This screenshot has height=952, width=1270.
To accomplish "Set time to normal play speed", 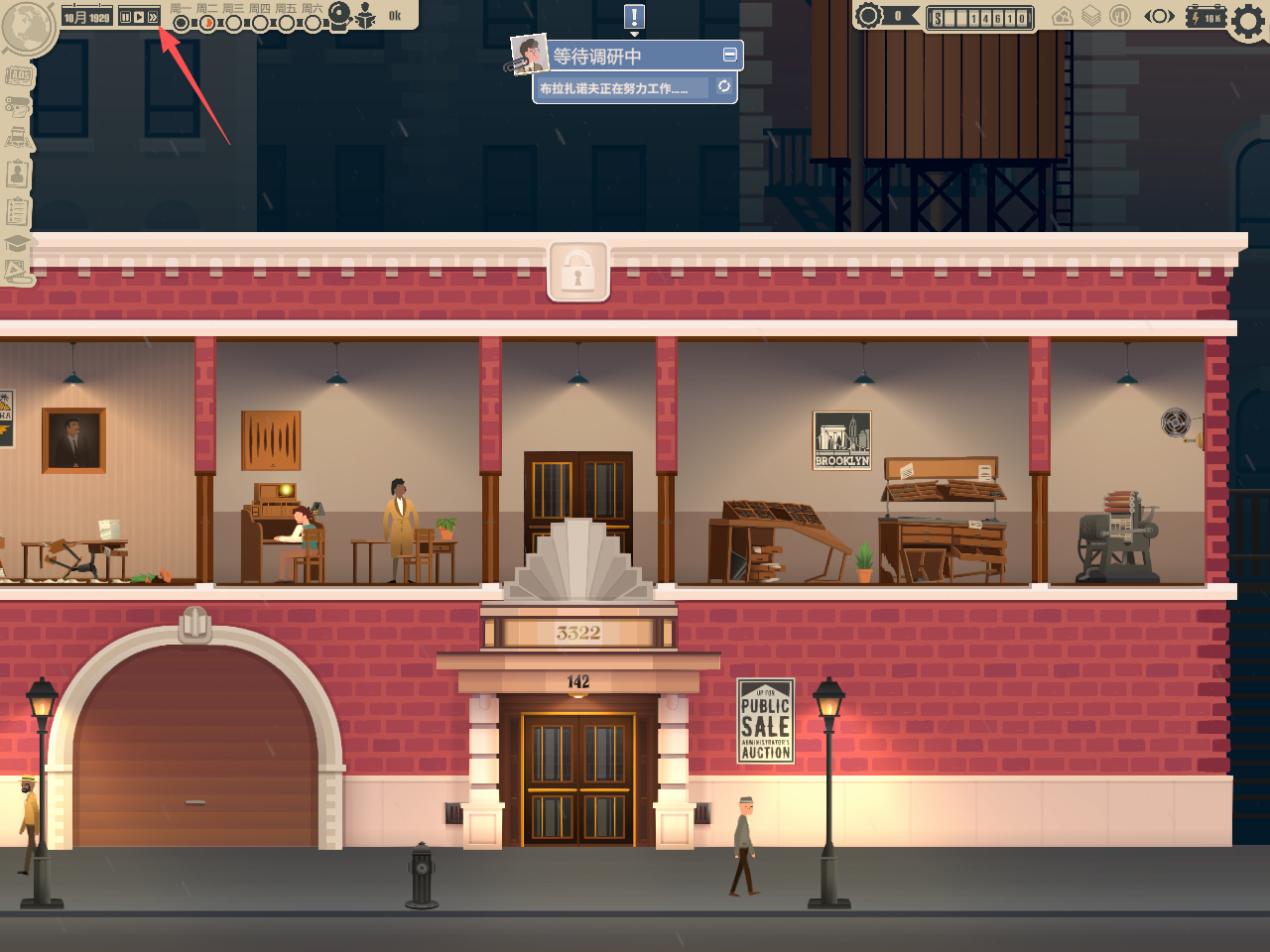I will 139,17.
